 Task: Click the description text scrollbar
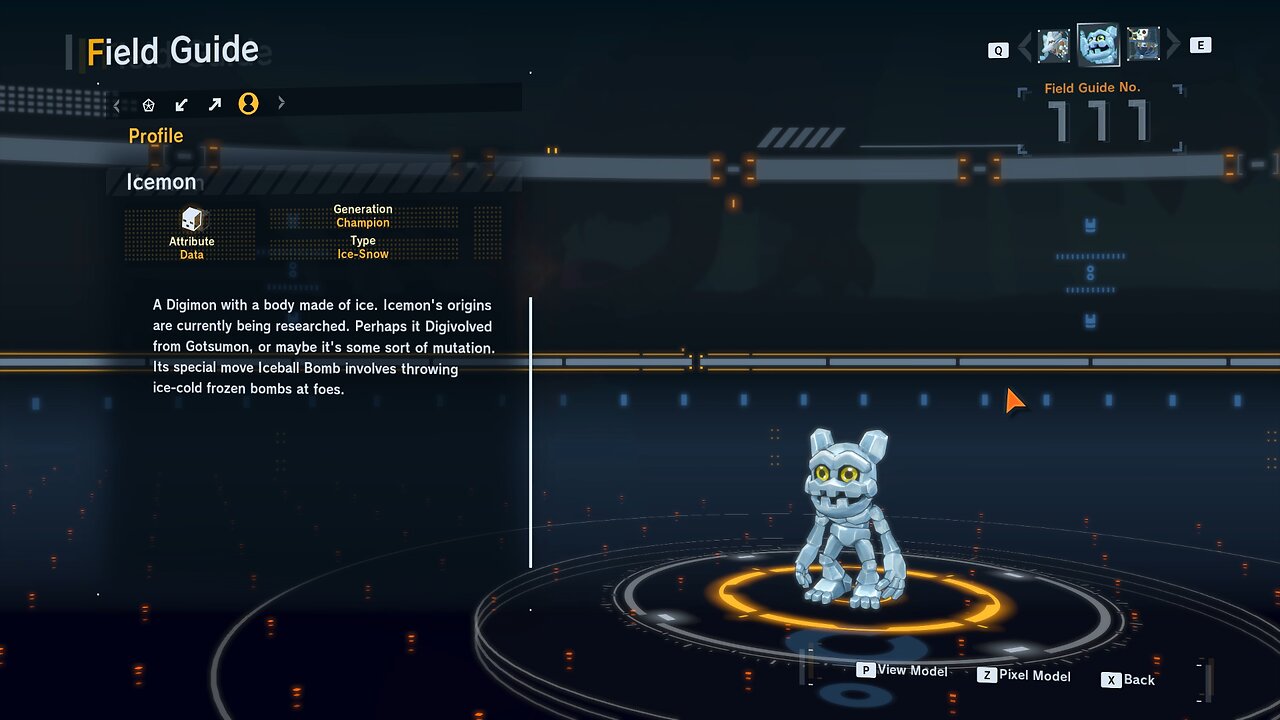(x=531, y=432)
